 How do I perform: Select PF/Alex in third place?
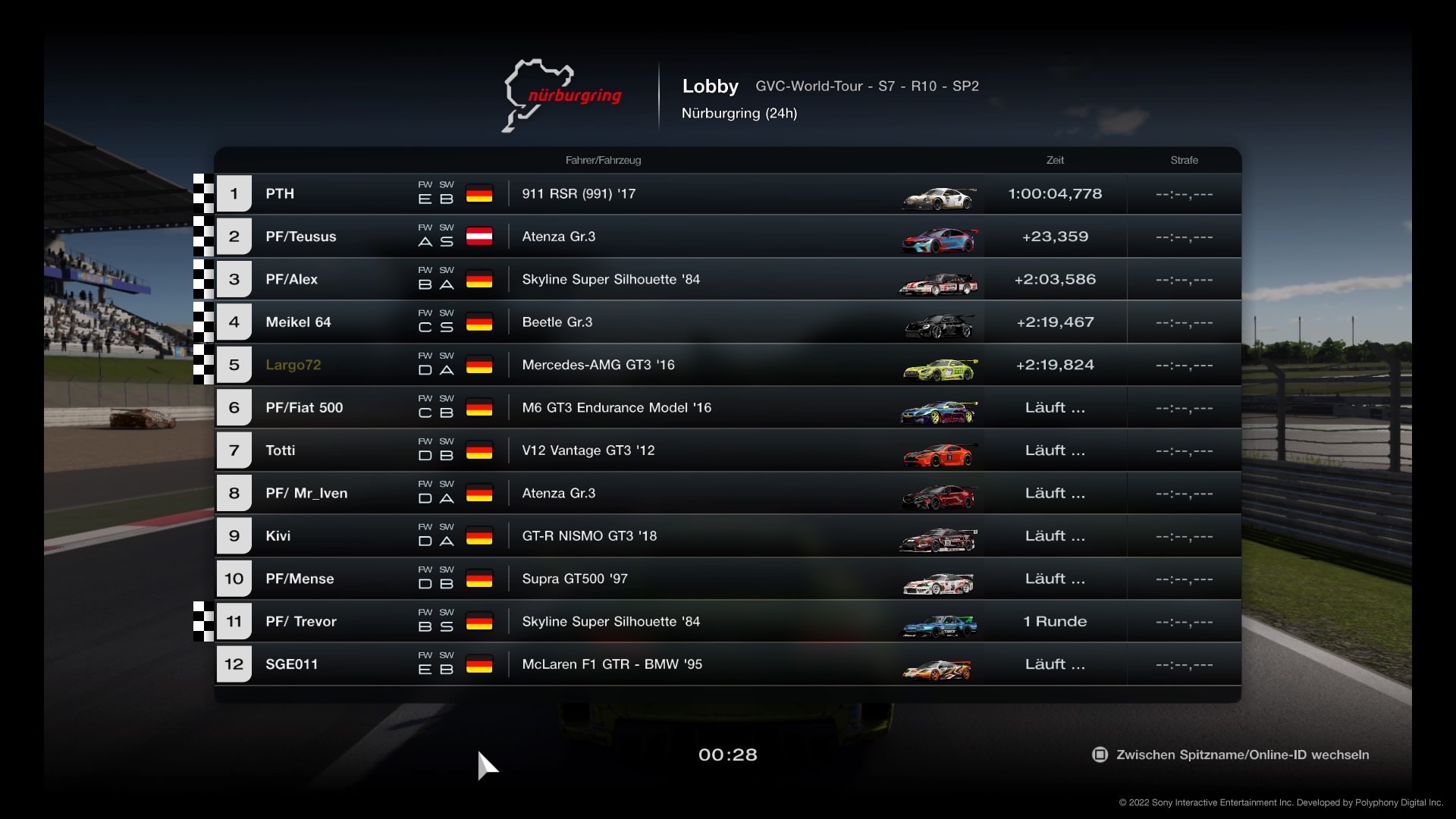(x=728, y=280)
